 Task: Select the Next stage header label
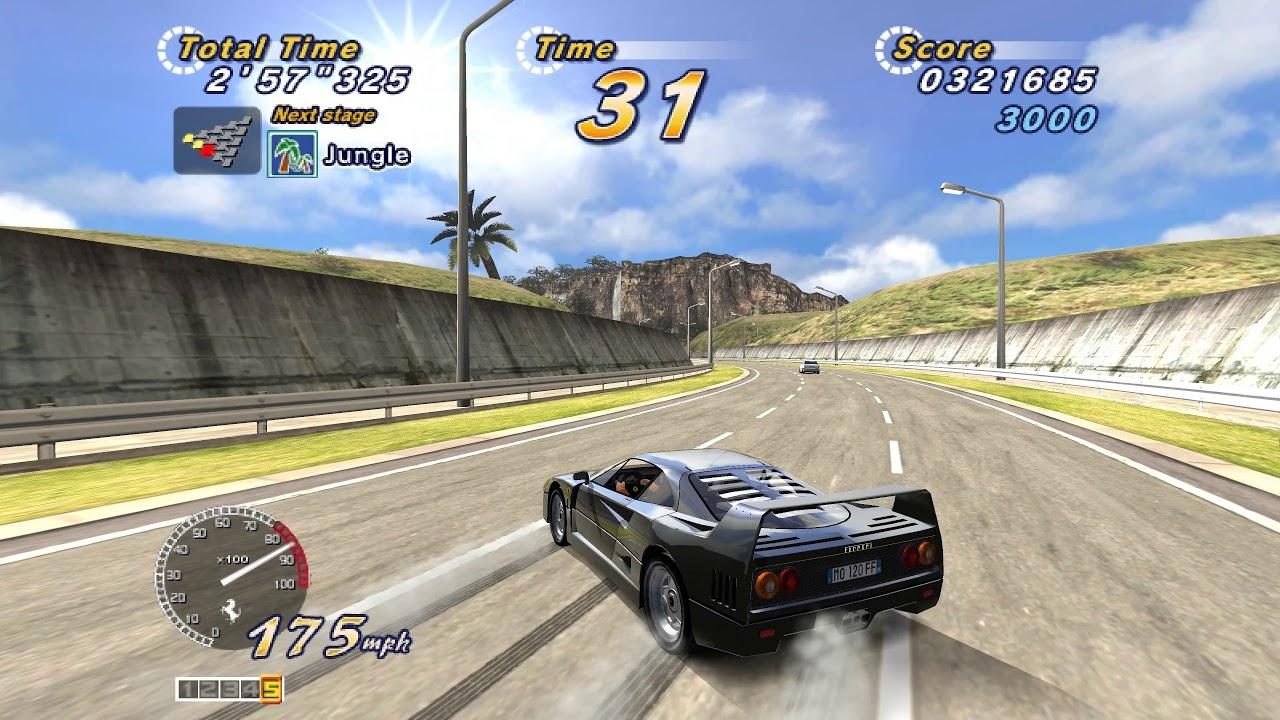[325, 113]
